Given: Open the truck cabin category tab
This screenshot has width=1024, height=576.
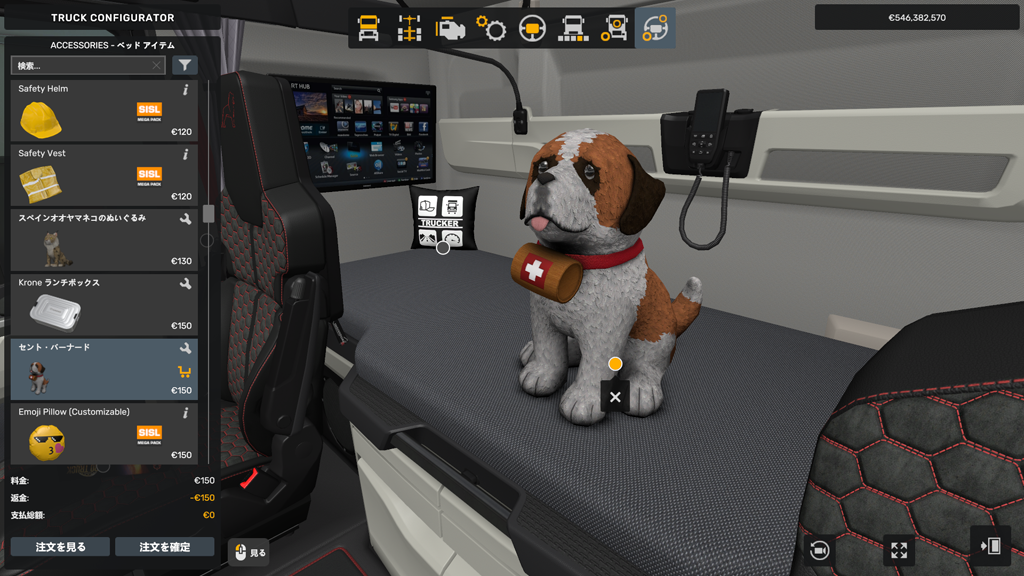Looking at the screenshot, I should (368, 29).
